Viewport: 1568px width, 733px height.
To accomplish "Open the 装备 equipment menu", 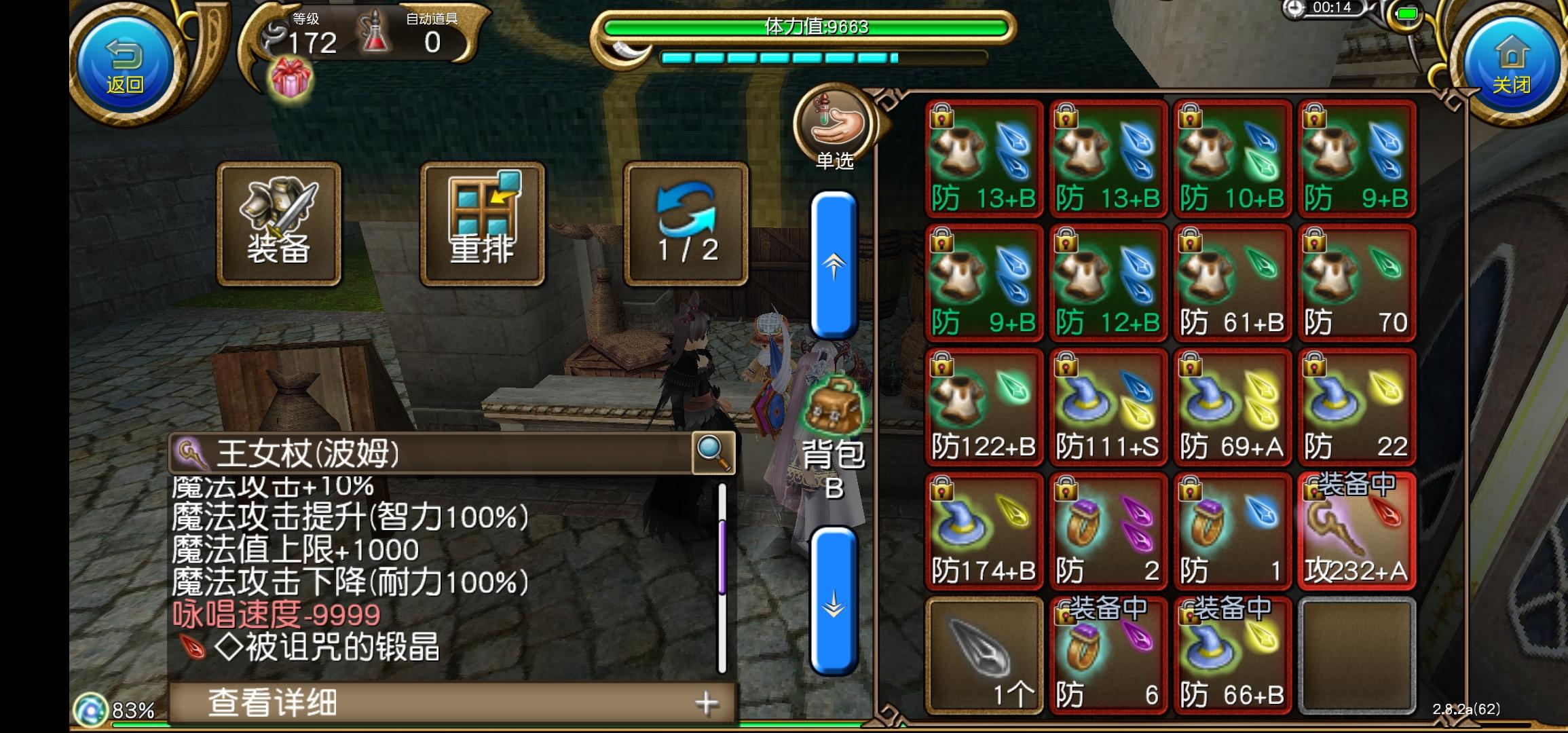I will [278, 224].
